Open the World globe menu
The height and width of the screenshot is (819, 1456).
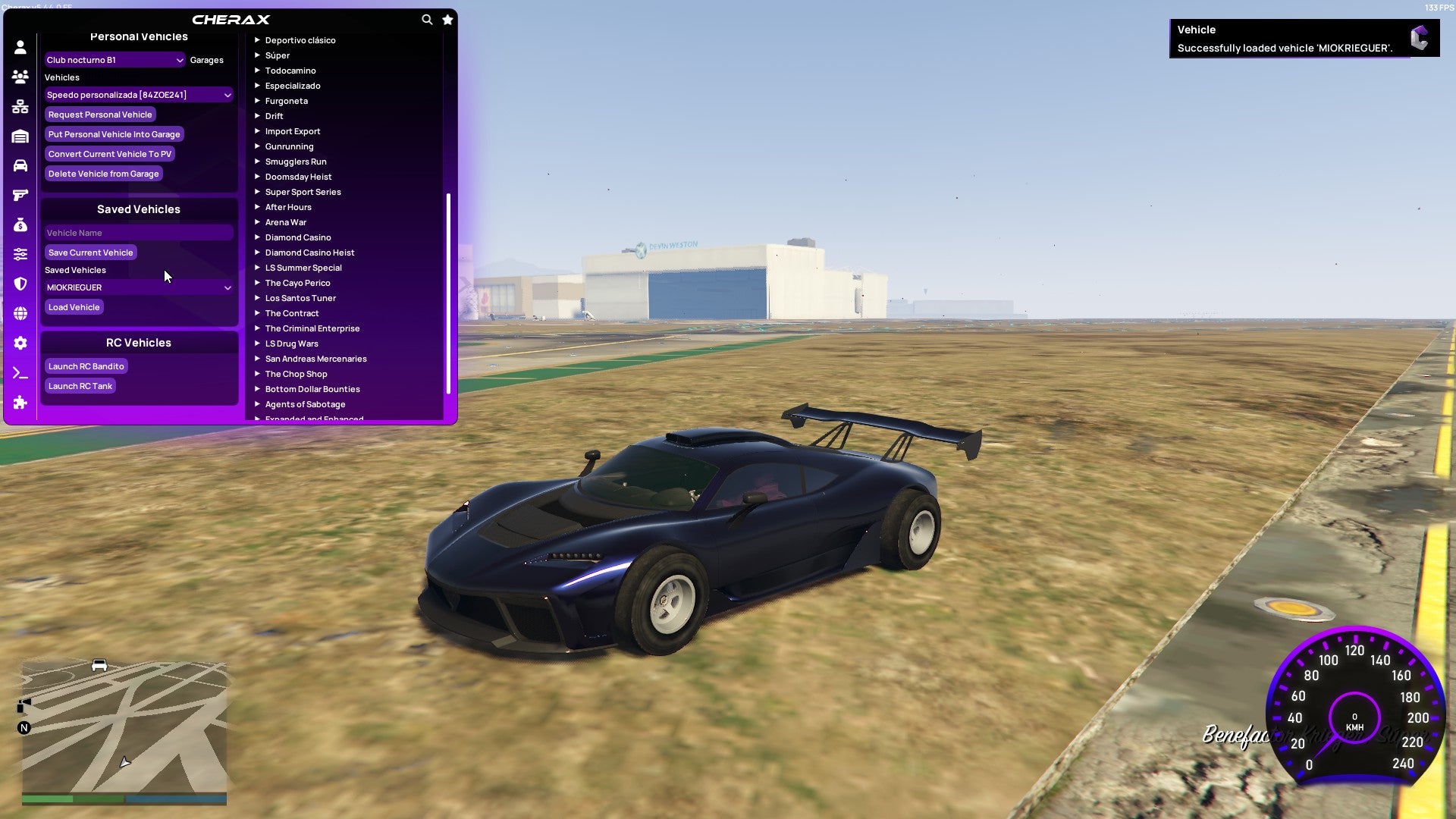pyautogui.click(x=20, y=313)
